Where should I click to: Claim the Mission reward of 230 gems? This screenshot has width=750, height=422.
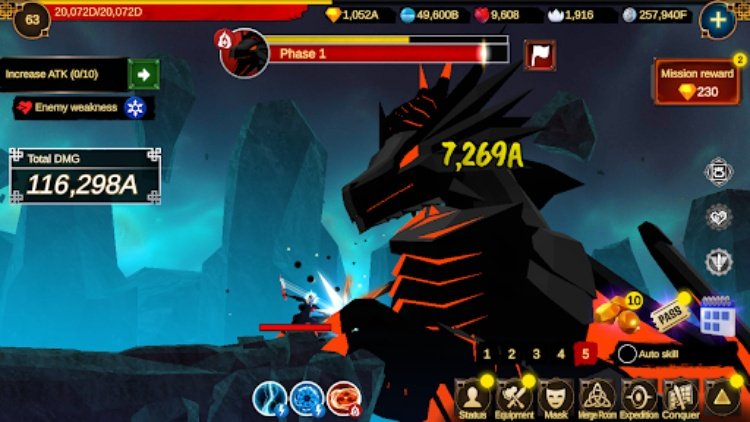coord(697,82)
